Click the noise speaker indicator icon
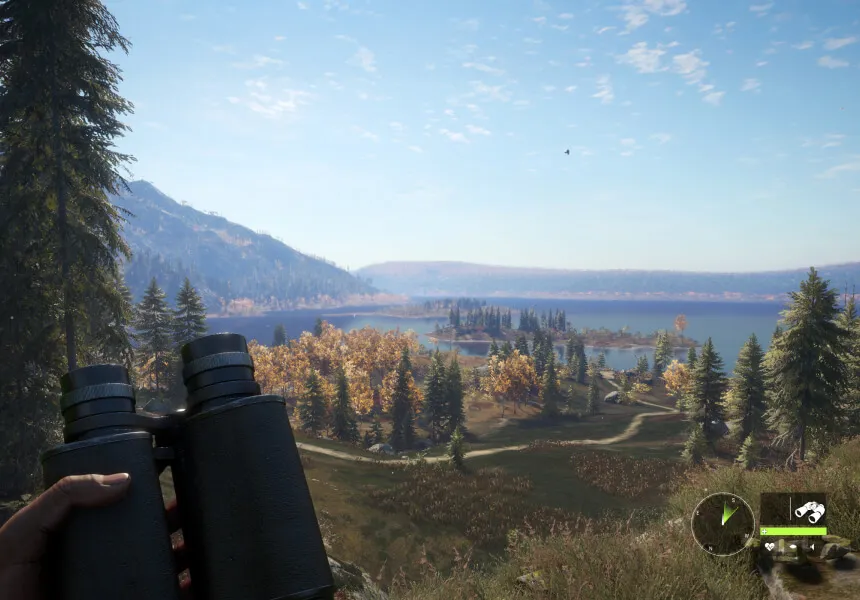Viewport: 860px width, 600px height. click(x=812, y=547)
